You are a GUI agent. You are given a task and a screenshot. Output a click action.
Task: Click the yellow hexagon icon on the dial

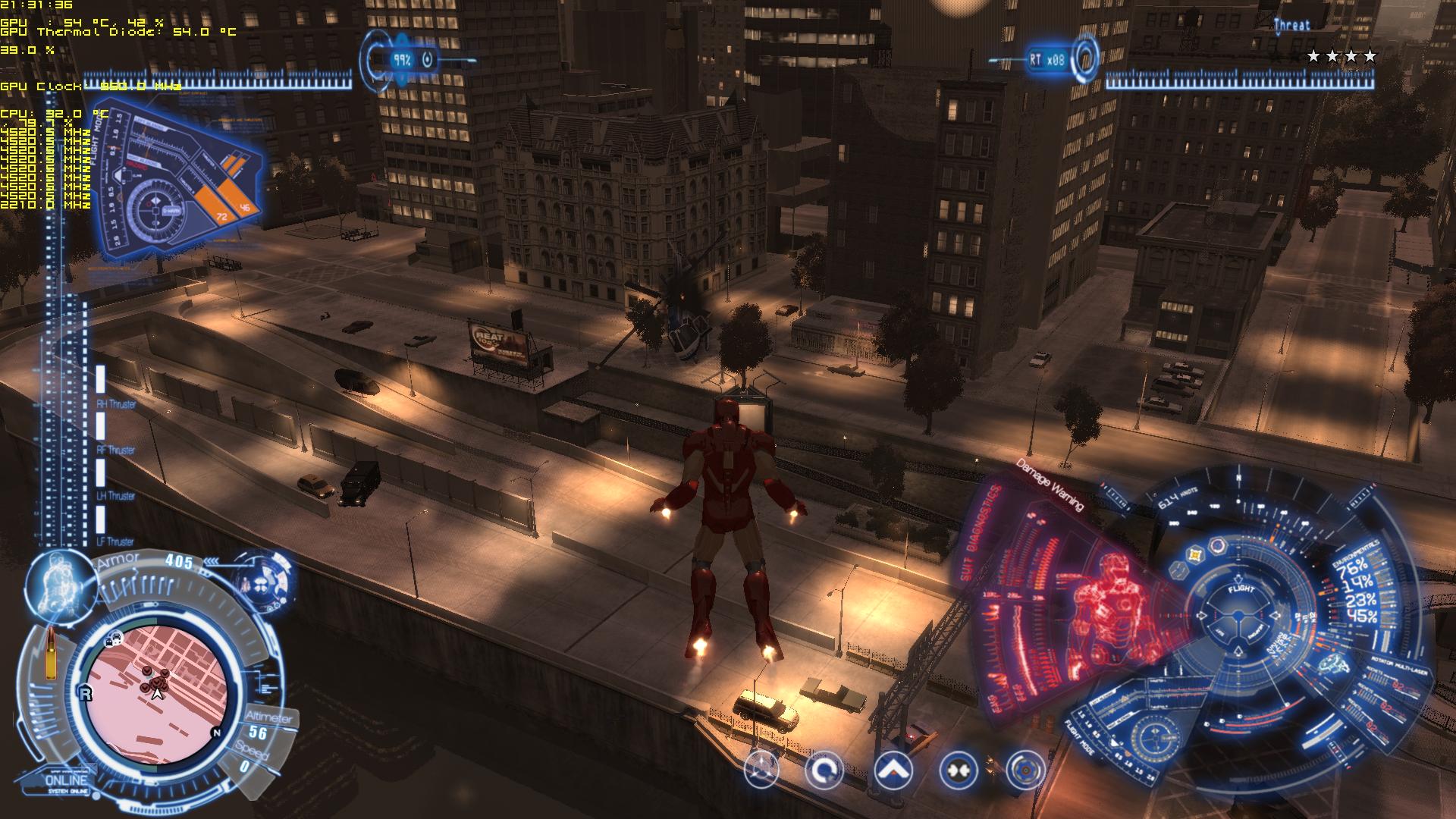[x=1196, y=554]
